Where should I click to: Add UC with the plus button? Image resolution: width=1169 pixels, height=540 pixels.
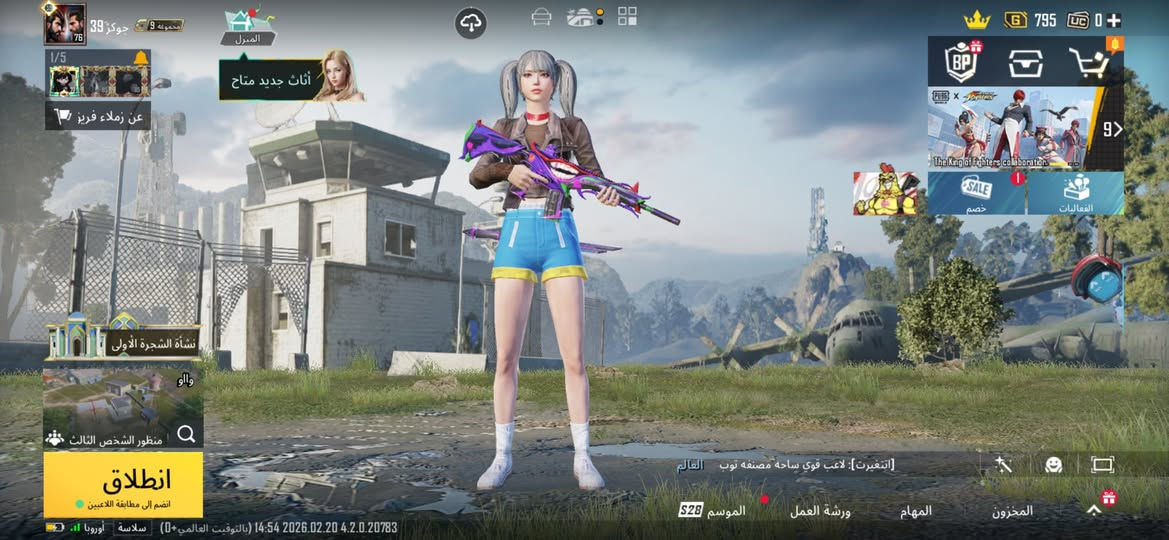pyautogui.click(x=1113, y=20)
